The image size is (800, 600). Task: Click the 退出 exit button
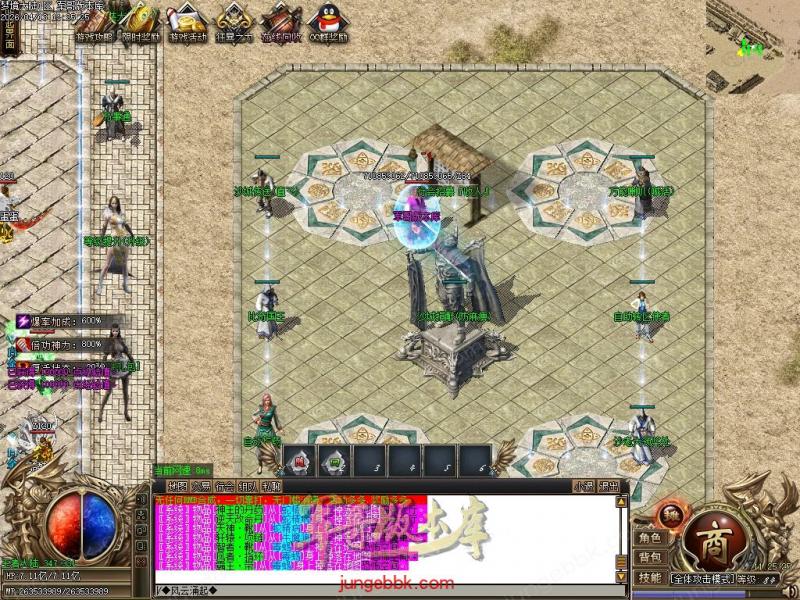pos(608,486)
